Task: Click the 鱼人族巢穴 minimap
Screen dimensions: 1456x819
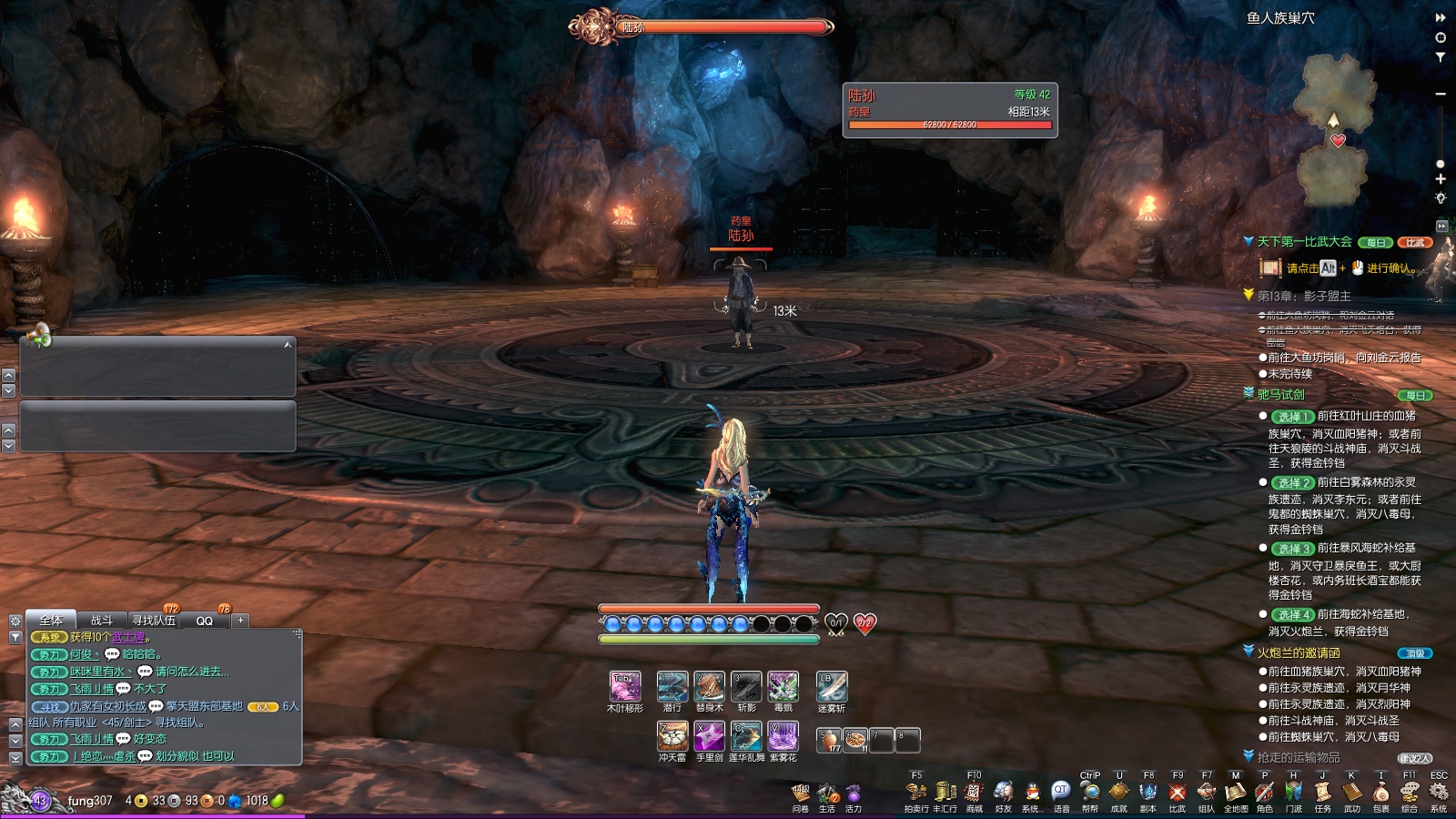Action: coord(1335,127)
